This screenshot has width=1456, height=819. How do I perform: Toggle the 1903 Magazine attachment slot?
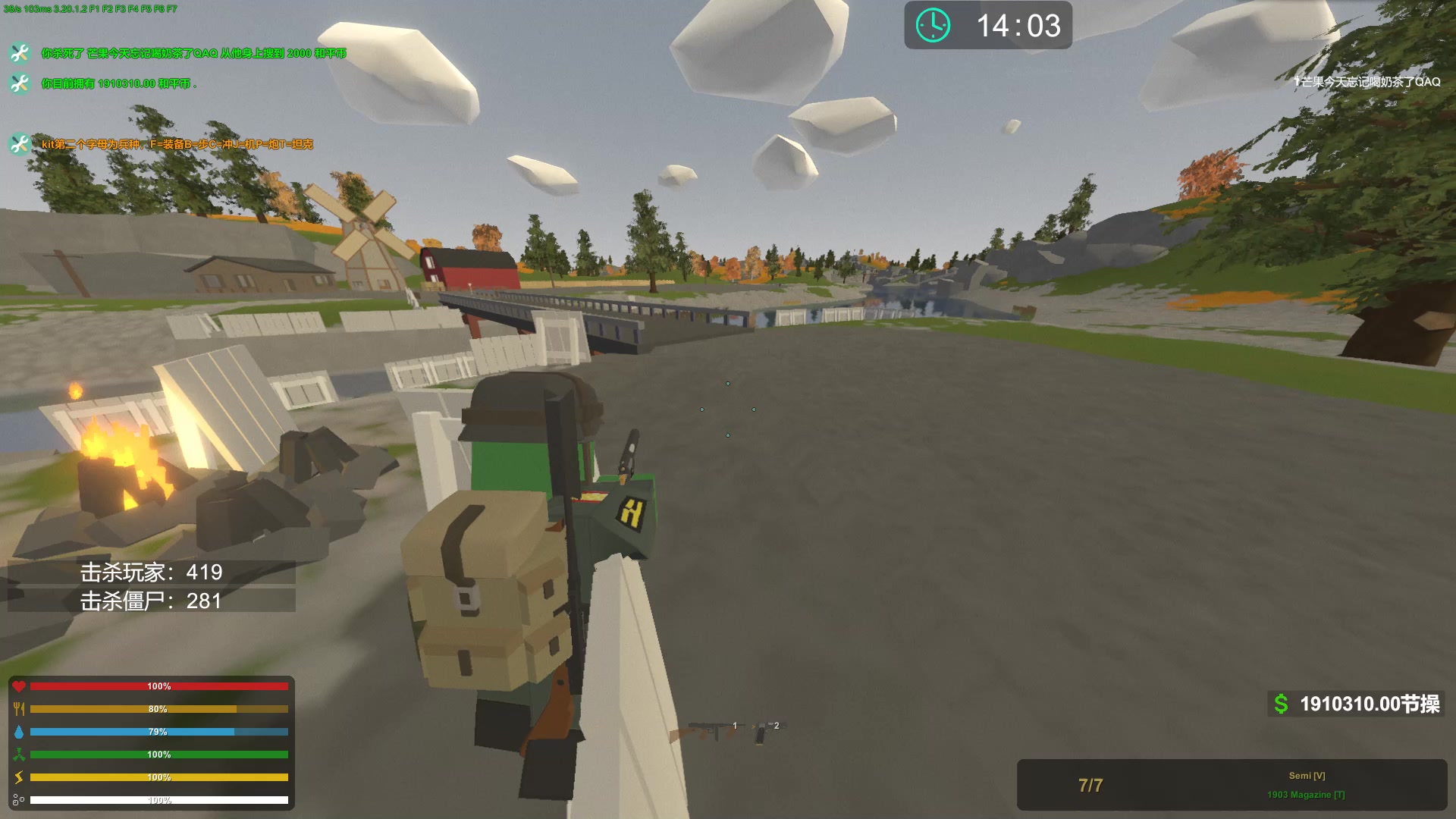point(1306,793)
